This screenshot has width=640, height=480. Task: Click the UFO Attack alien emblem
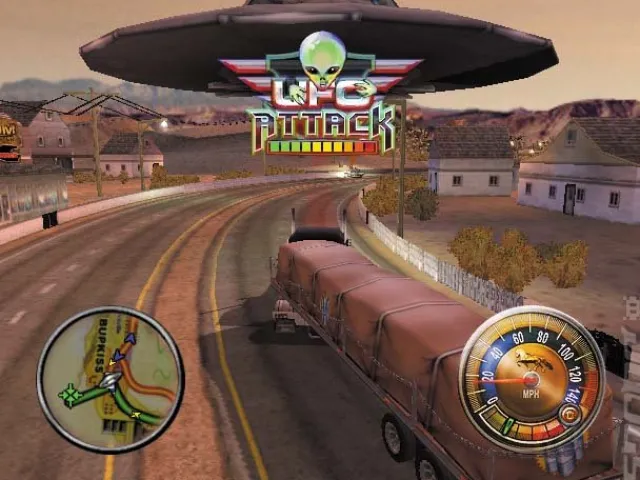[321, 58]
